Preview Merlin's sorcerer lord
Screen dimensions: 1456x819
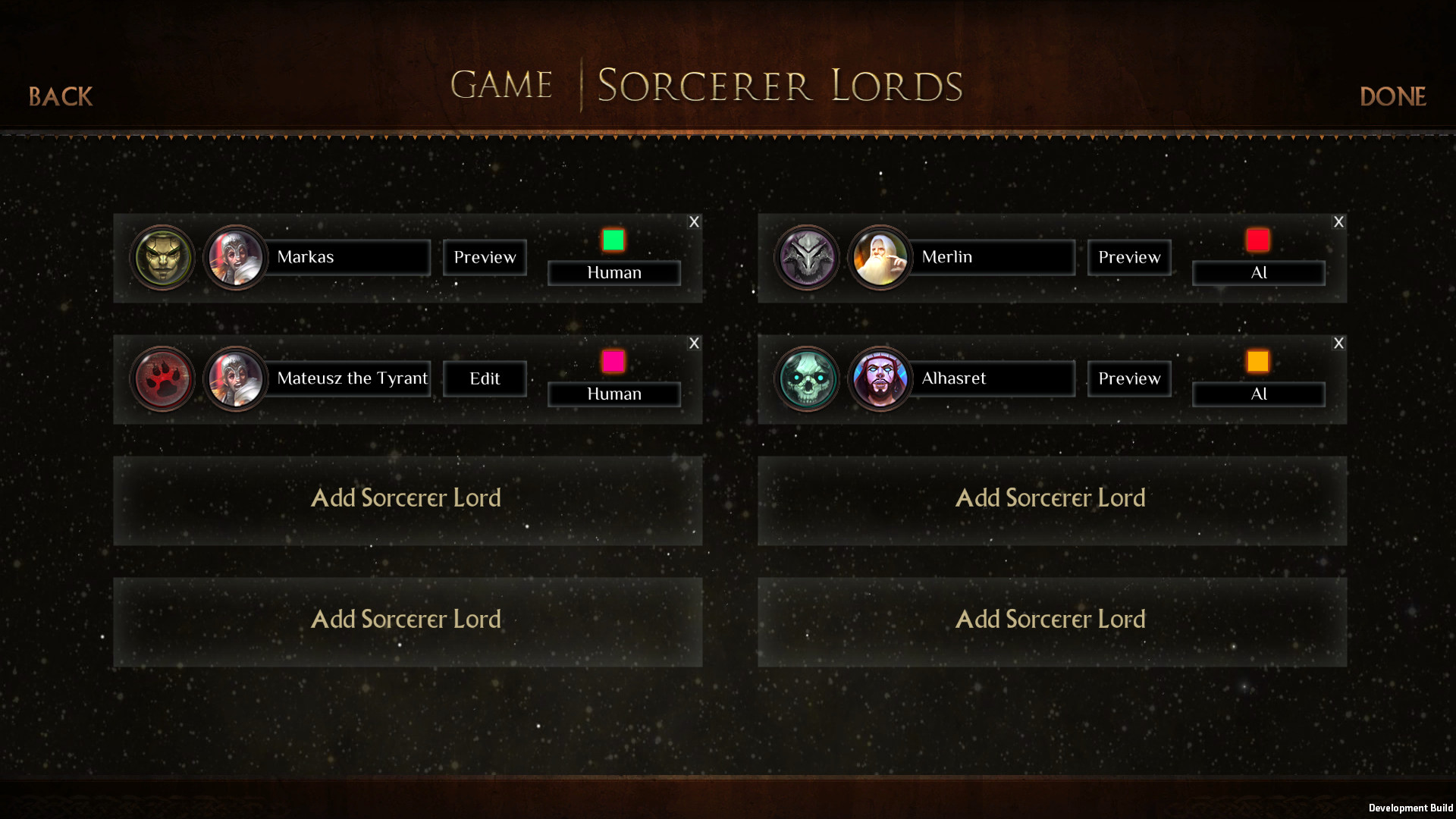click(1128, 257)
